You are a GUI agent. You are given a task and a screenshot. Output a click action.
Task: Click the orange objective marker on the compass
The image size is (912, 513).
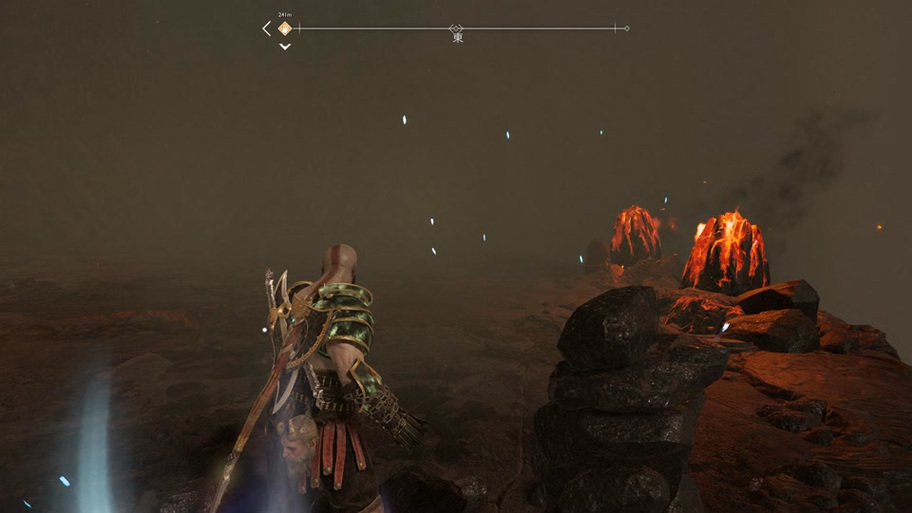[284, 29]
